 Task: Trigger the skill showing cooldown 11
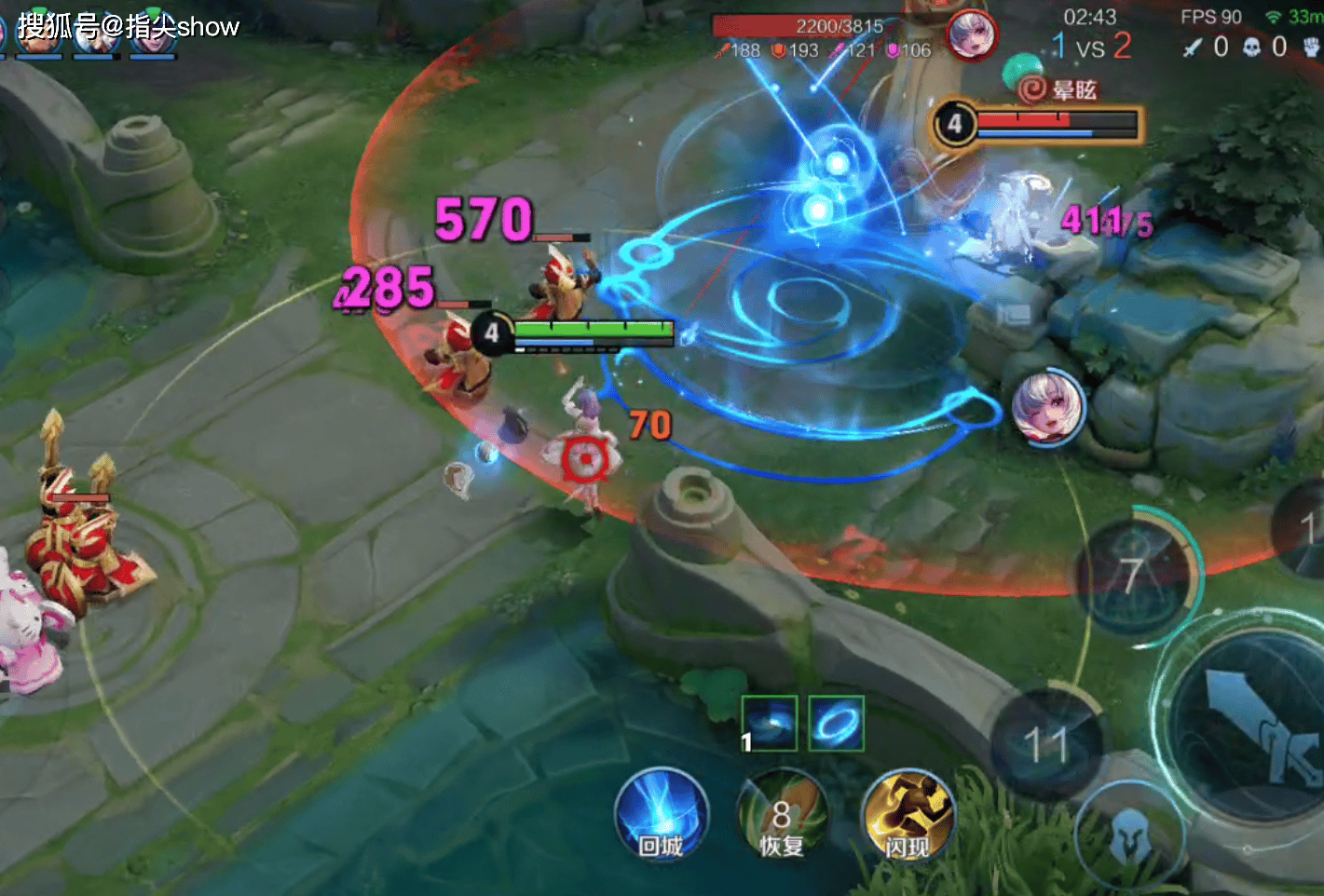tap(1046, 744)
